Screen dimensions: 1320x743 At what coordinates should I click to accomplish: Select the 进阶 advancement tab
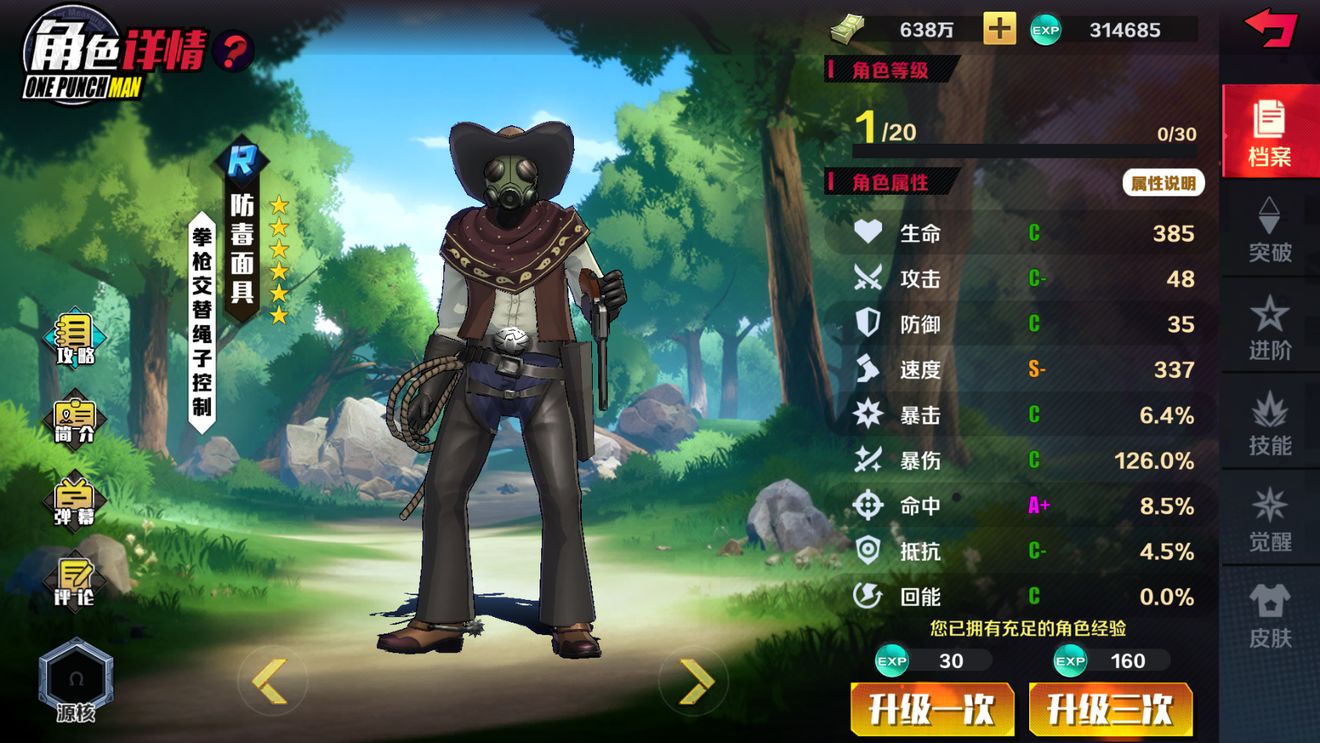coord(1270,327)
